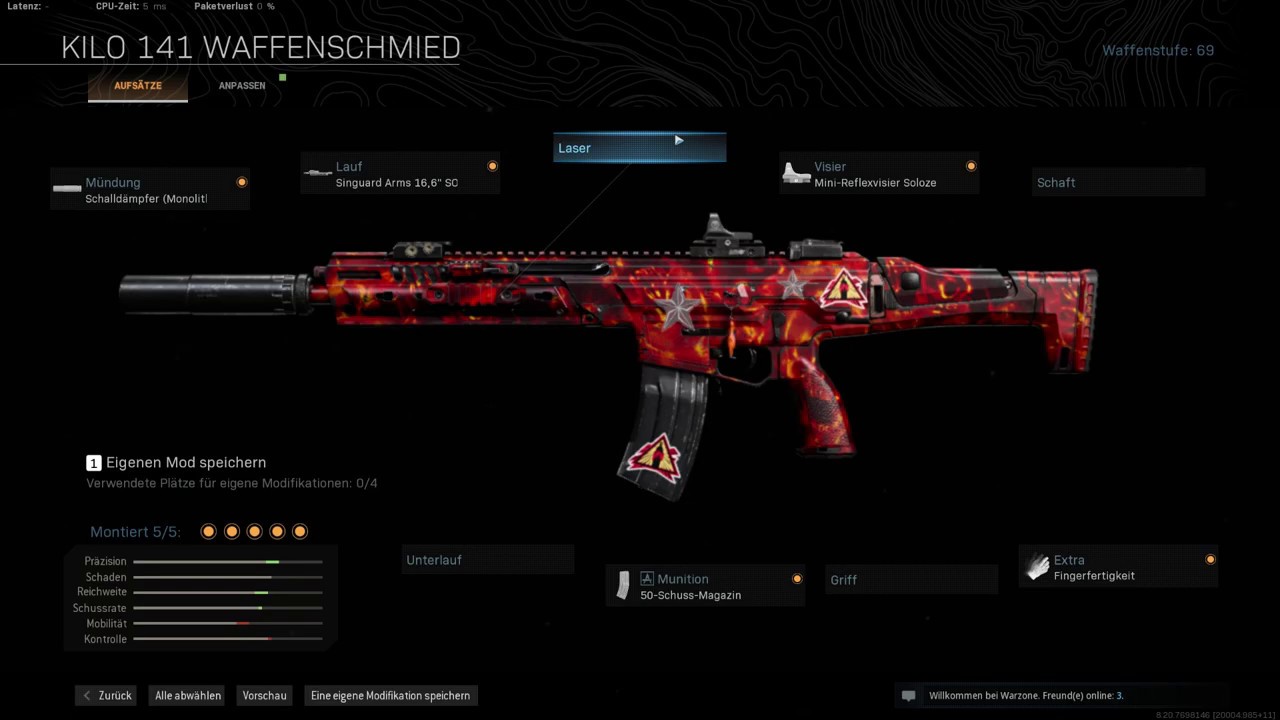Choose the highlighted Laser slot
This screenshot has height=720, width=1280.
pyautogui.click(x=639, y=148)
